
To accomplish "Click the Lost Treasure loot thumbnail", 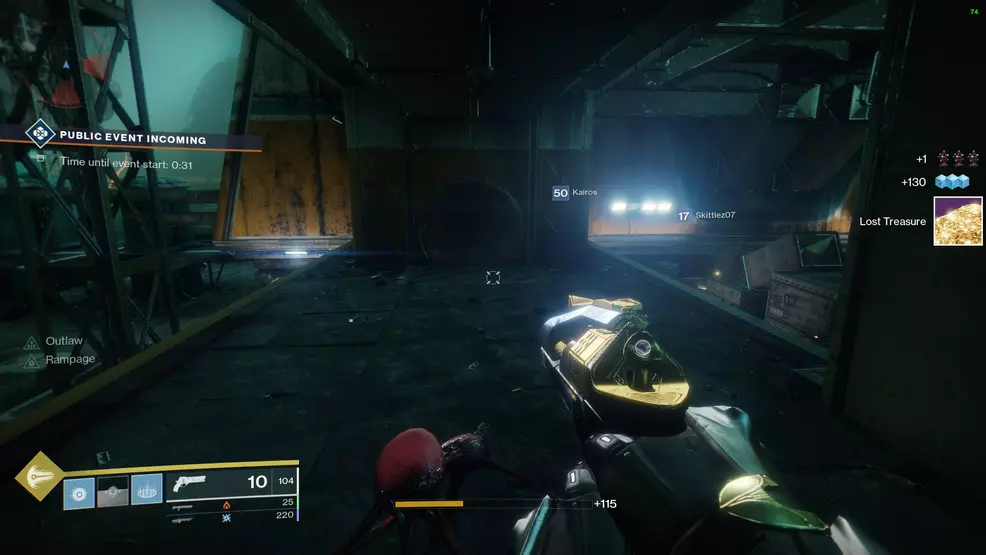I will click(957, 221).
